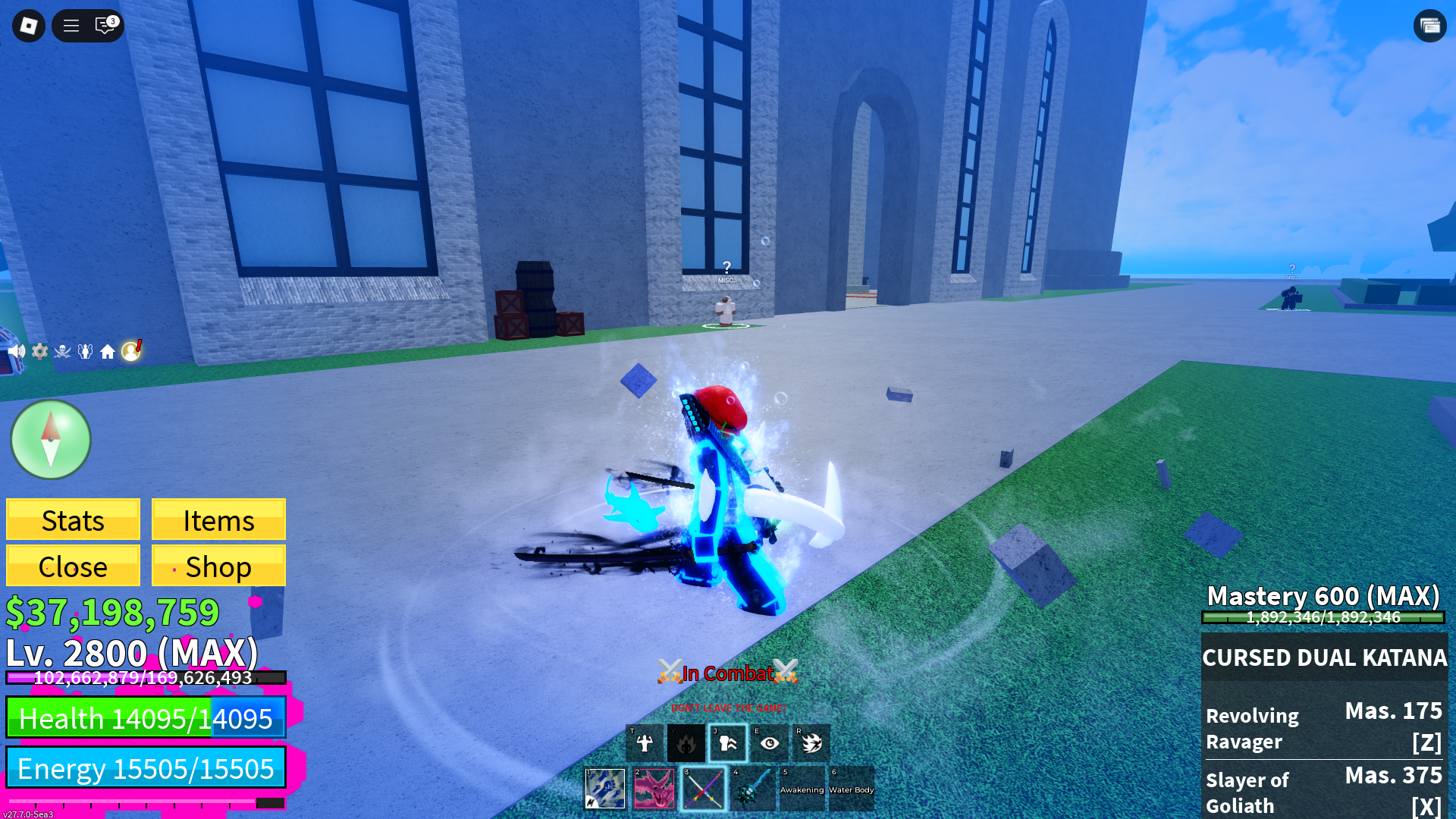Screen dimensions: 1456x819
Task: Select the Water Body hotbar slot
Action: point(851,789)
